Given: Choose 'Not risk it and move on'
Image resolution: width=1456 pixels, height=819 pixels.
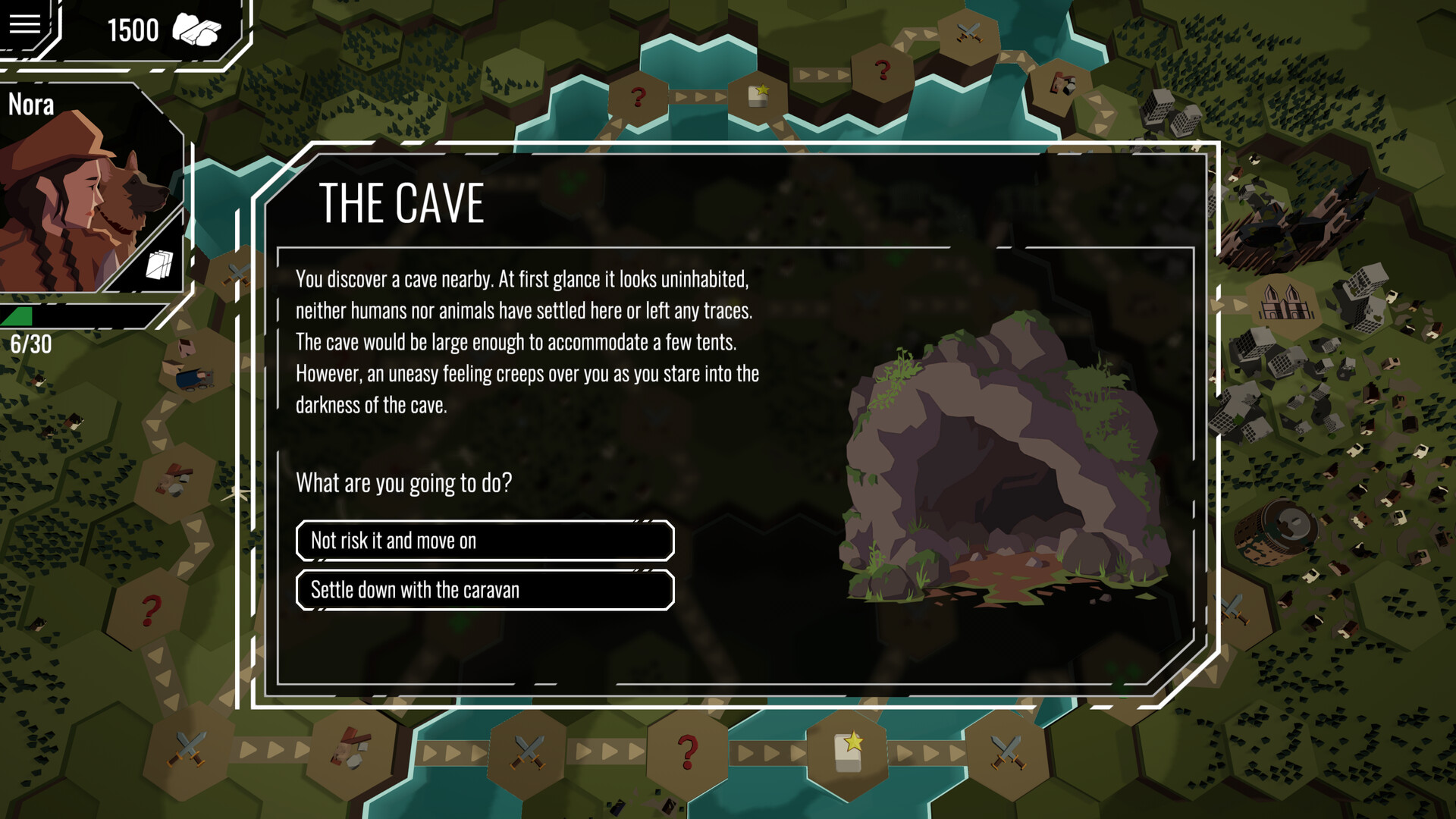Looking at the screenshot, I should tap(485, 541).
